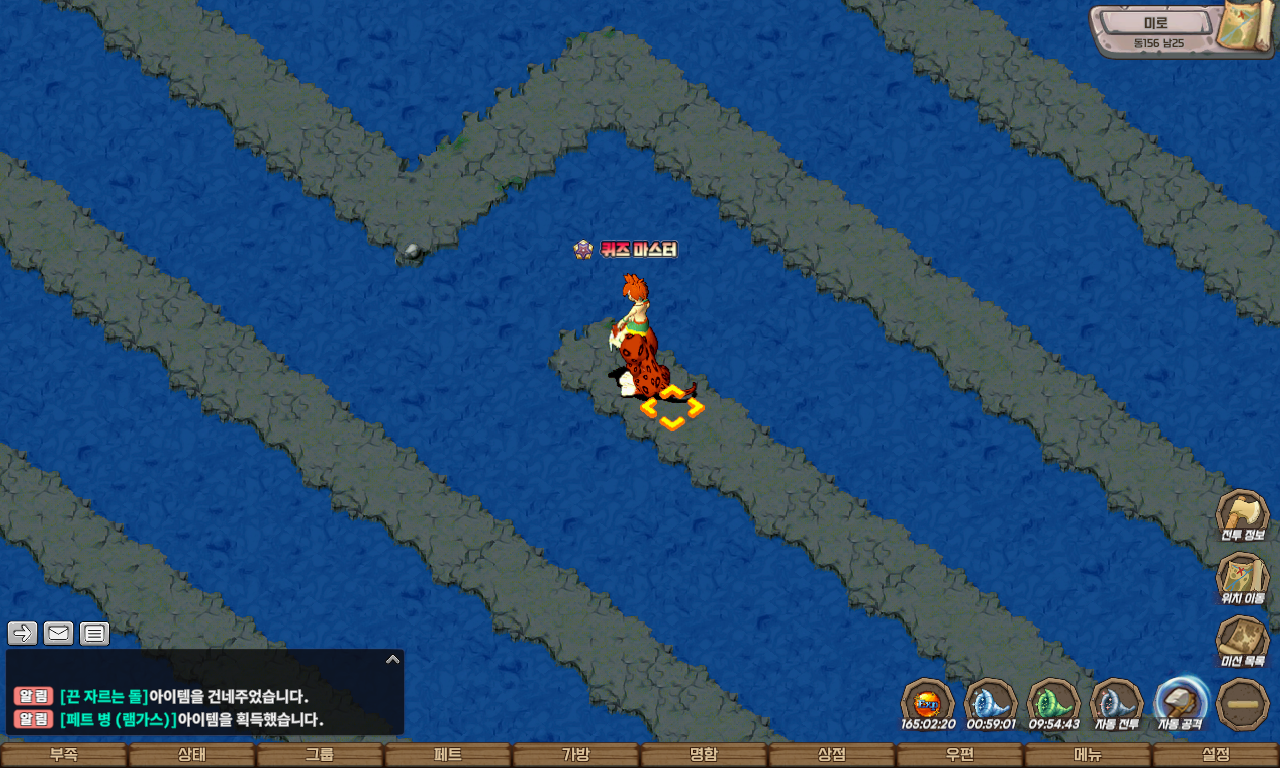Screen dimensions: 1280x768
Task: Open the 상태 (status) menu
Action: [192, 755]
